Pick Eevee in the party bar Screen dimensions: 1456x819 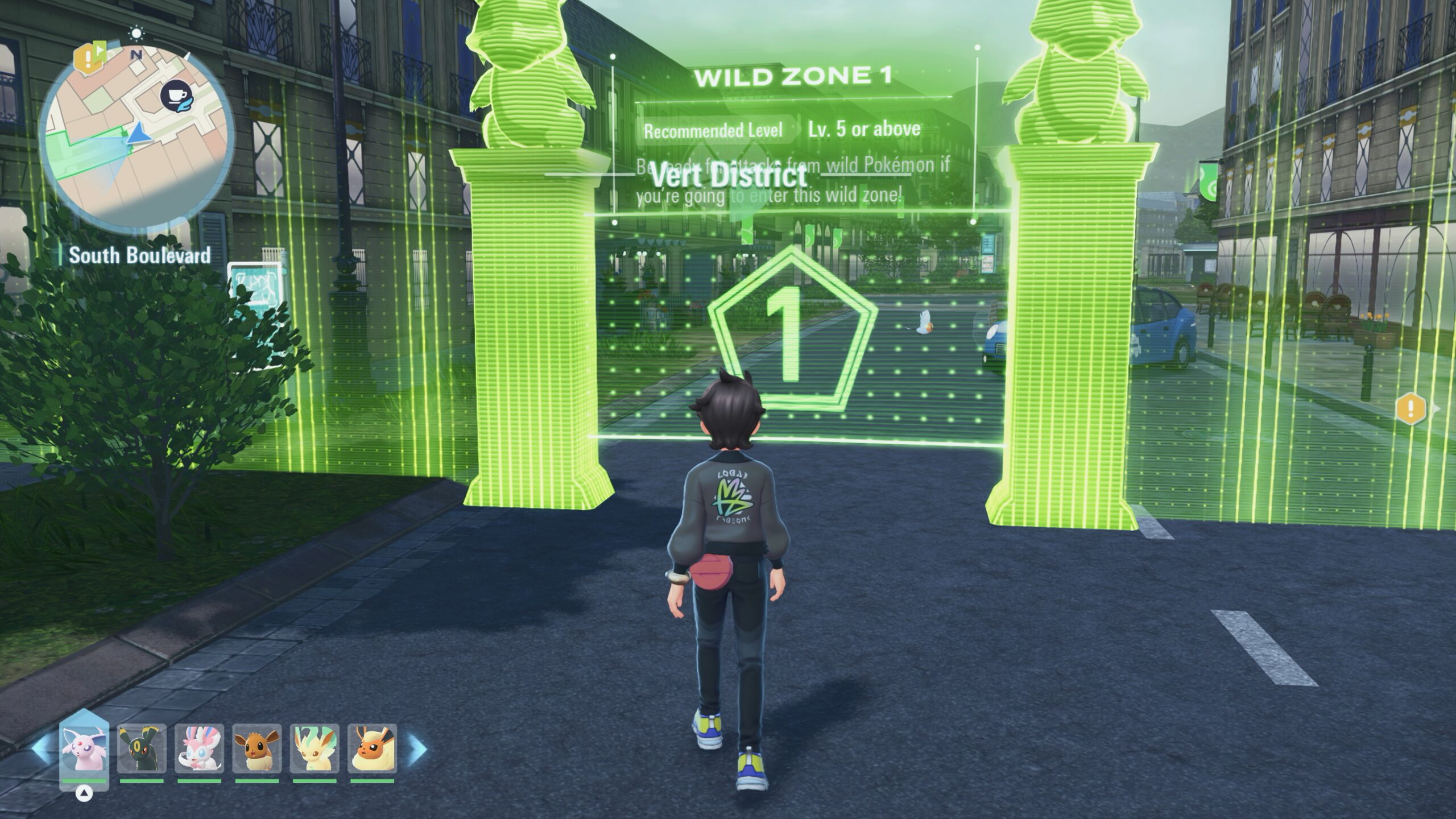click(x=257, y=748)
